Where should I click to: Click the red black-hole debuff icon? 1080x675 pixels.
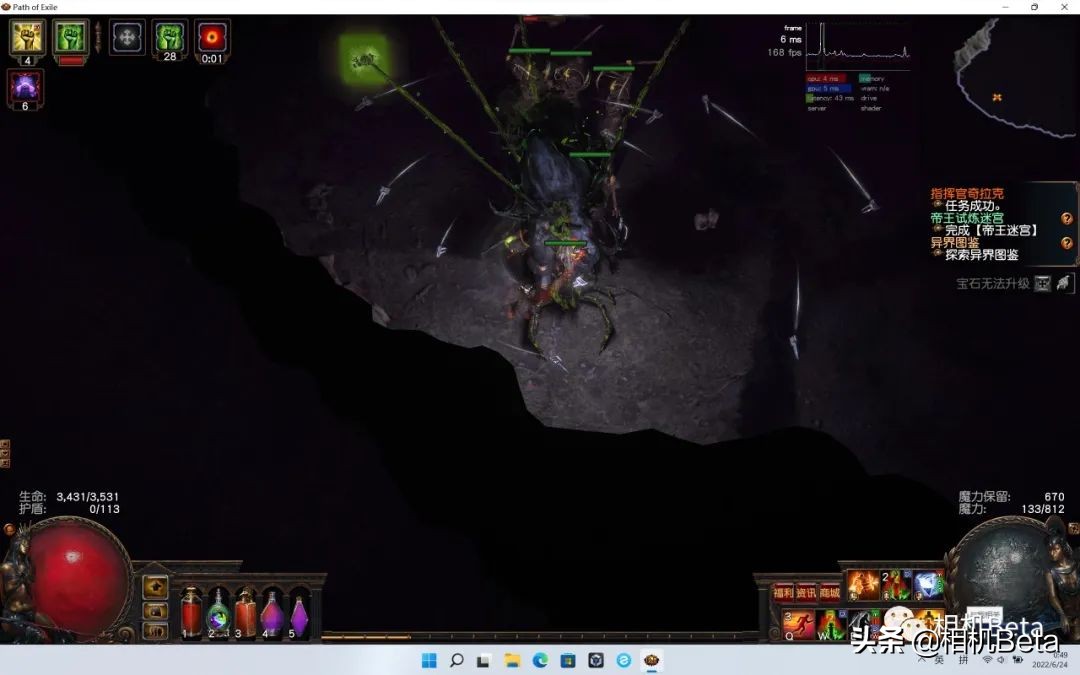(212, 37)
